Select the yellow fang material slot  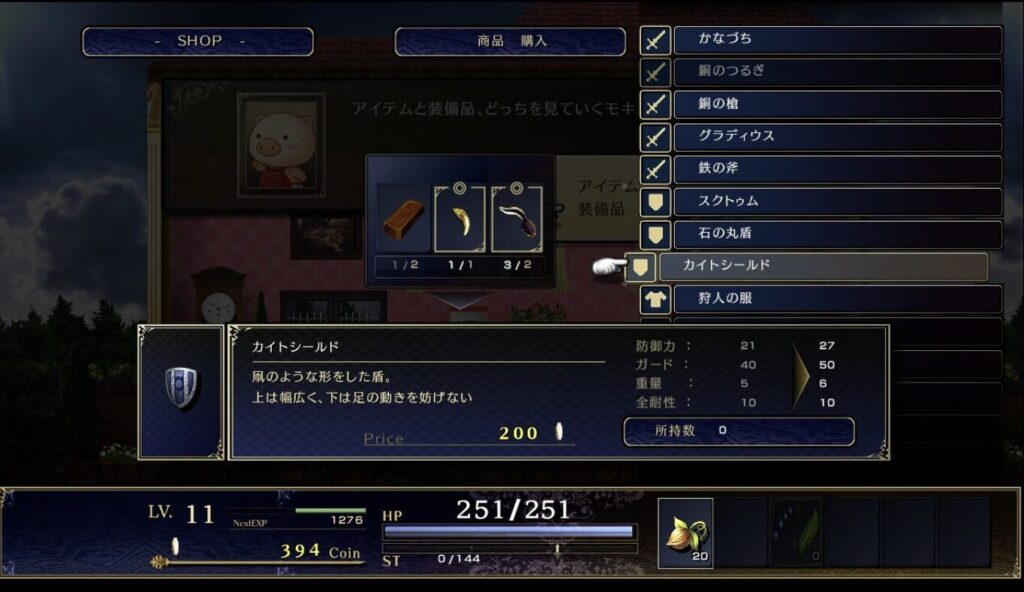(x=460, y=218)
